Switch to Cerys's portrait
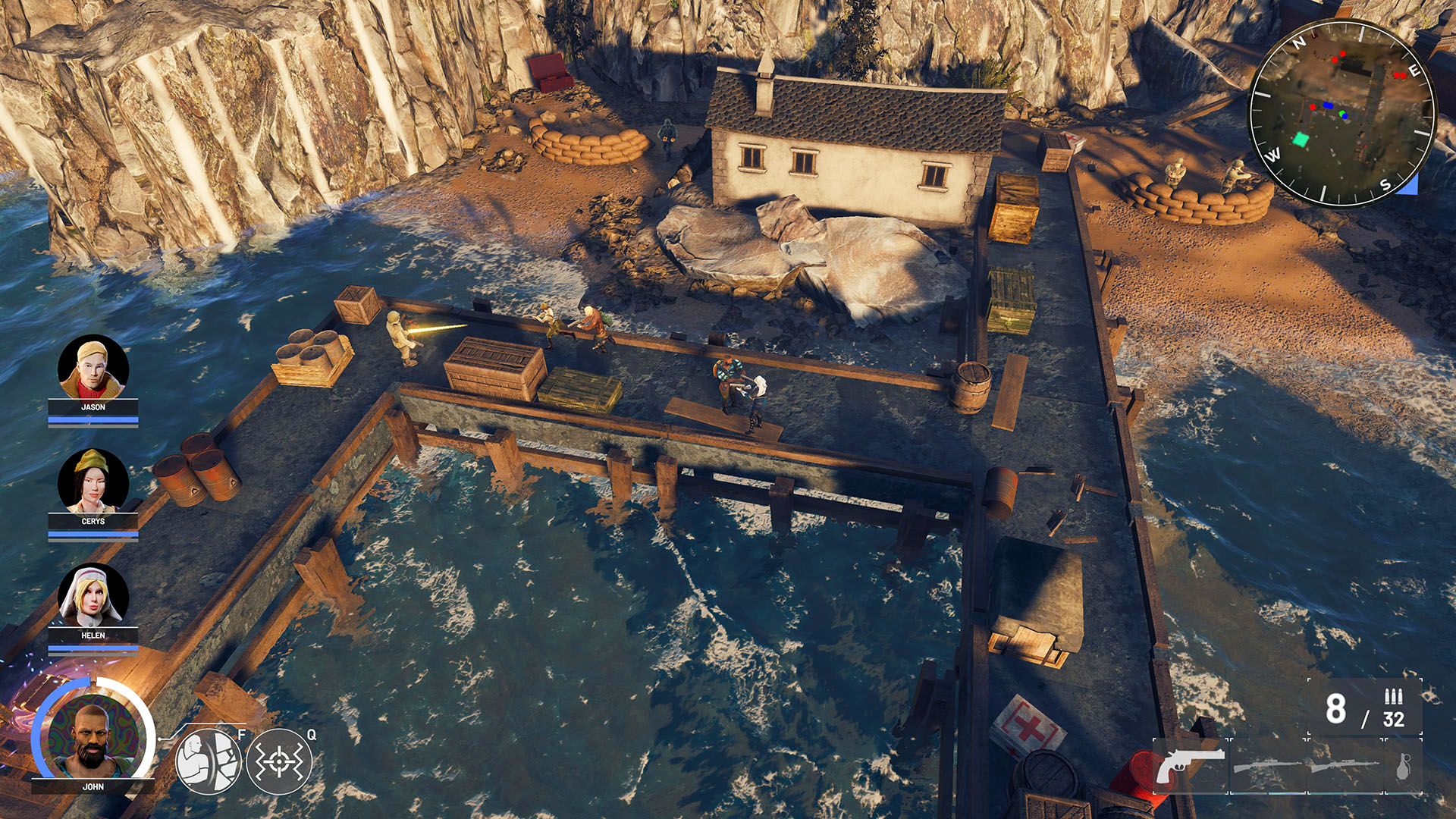Viewport: 1456px width, 819px height. [x=93, y=482]
